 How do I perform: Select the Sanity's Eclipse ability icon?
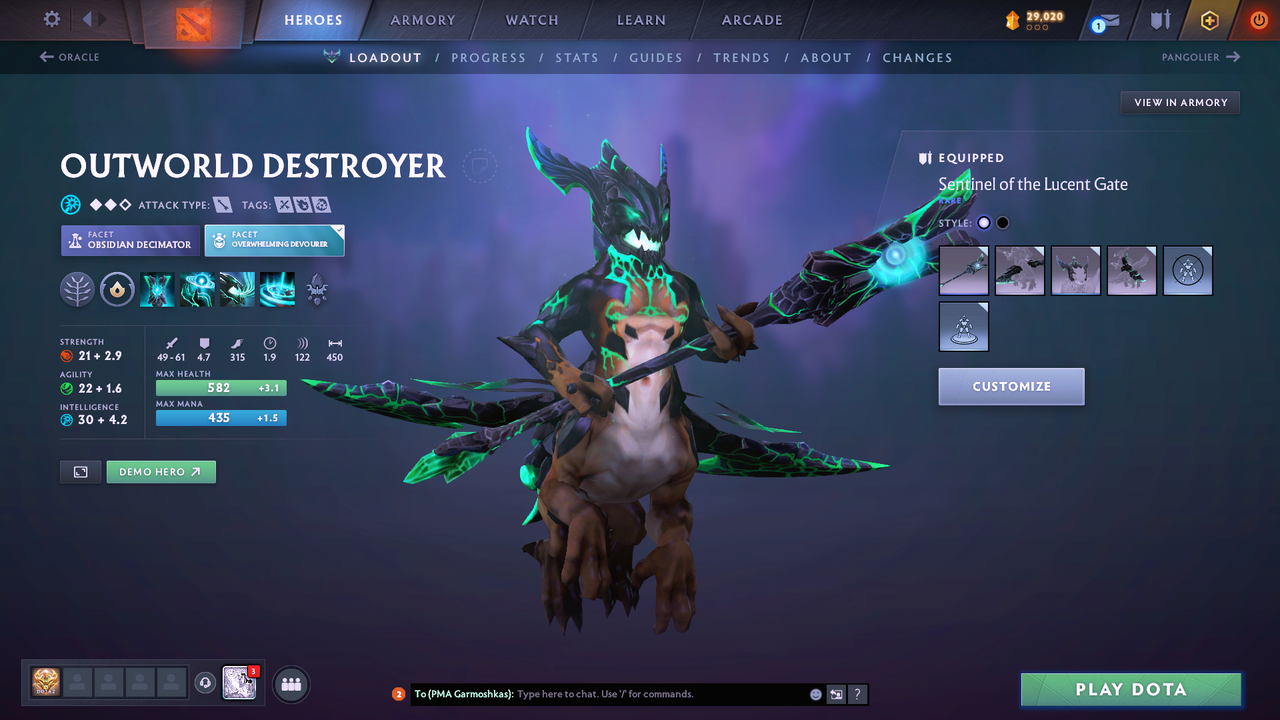(x=277, y=289)
